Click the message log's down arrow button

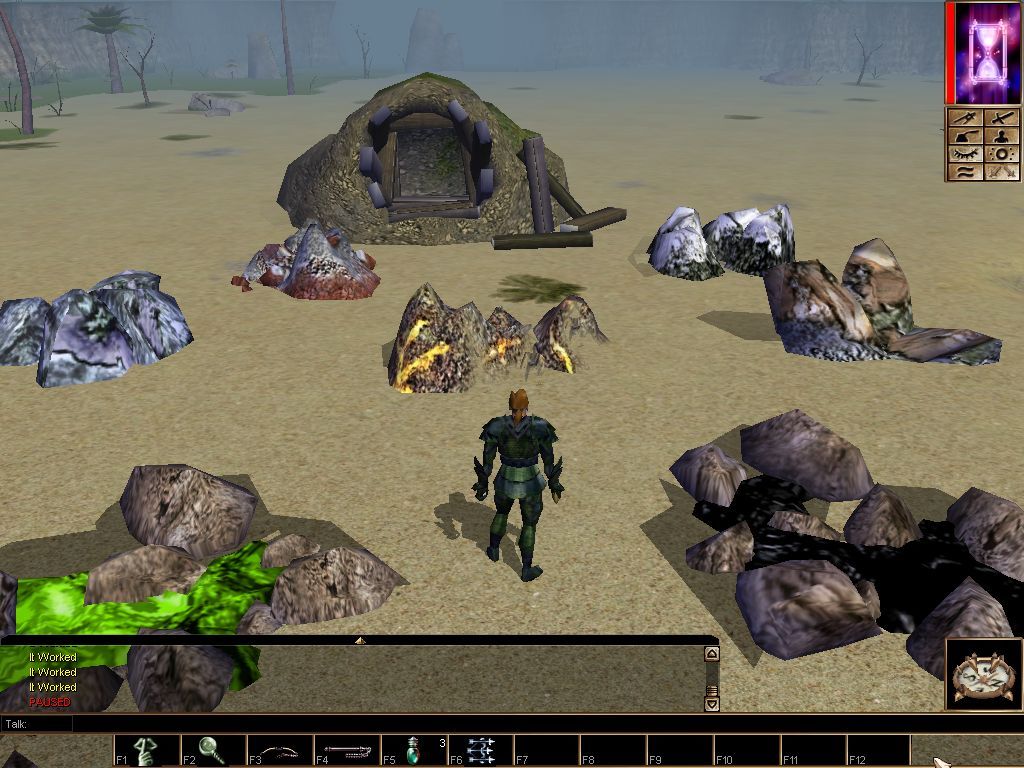pyautogui.click(x=712, y=704)
